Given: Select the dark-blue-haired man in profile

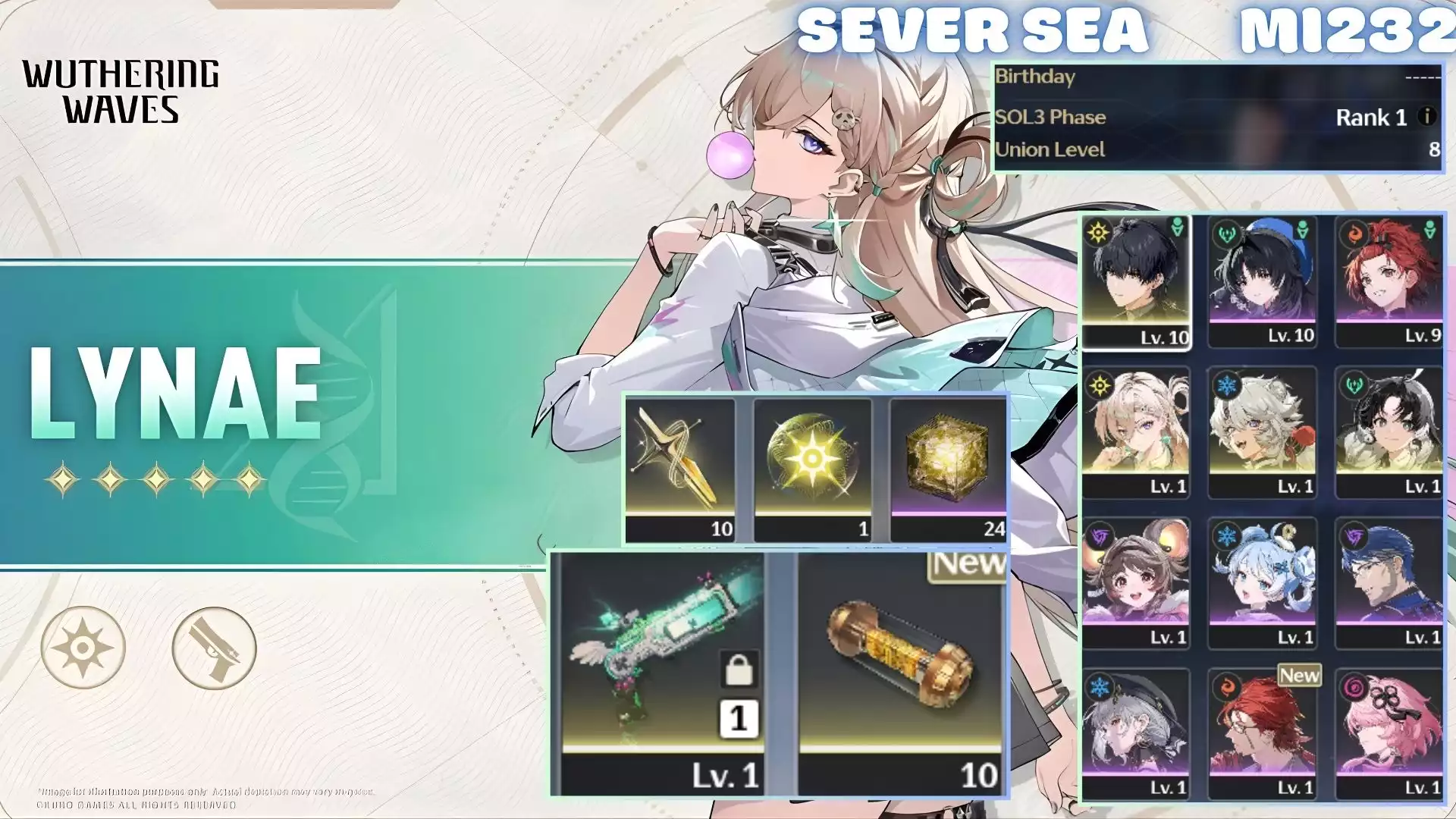Looking at the screenshot, I should click(1389, 583).
